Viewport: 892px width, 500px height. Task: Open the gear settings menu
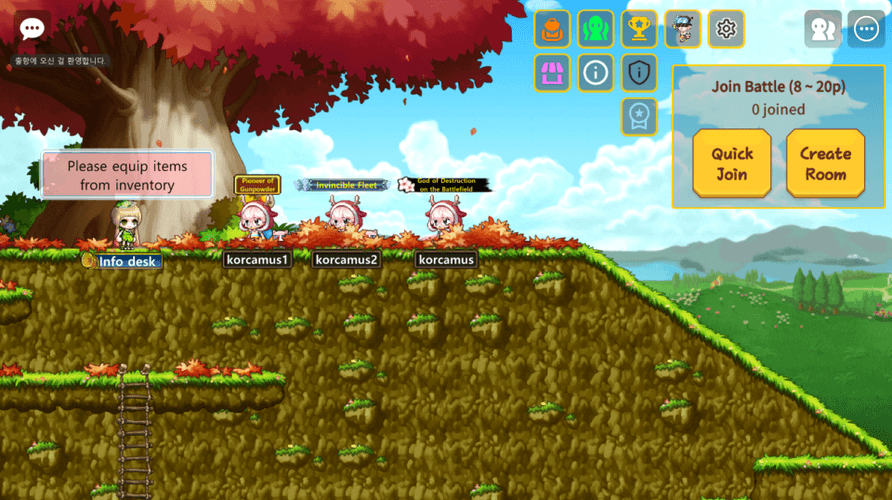(727, 29)
